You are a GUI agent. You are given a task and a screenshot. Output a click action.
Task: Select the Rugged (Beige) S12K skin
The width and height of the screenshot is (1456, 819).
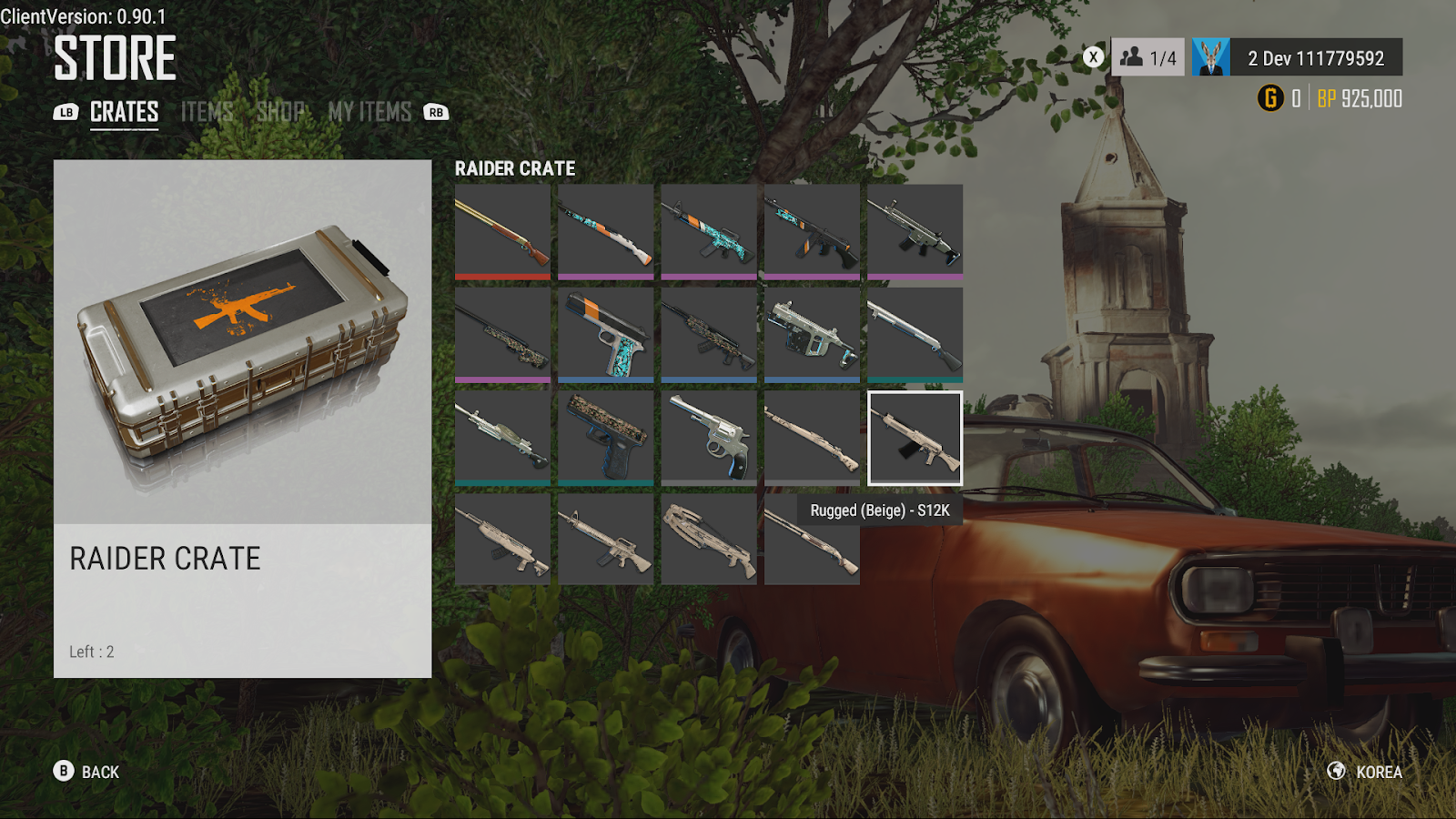[915, 438]
